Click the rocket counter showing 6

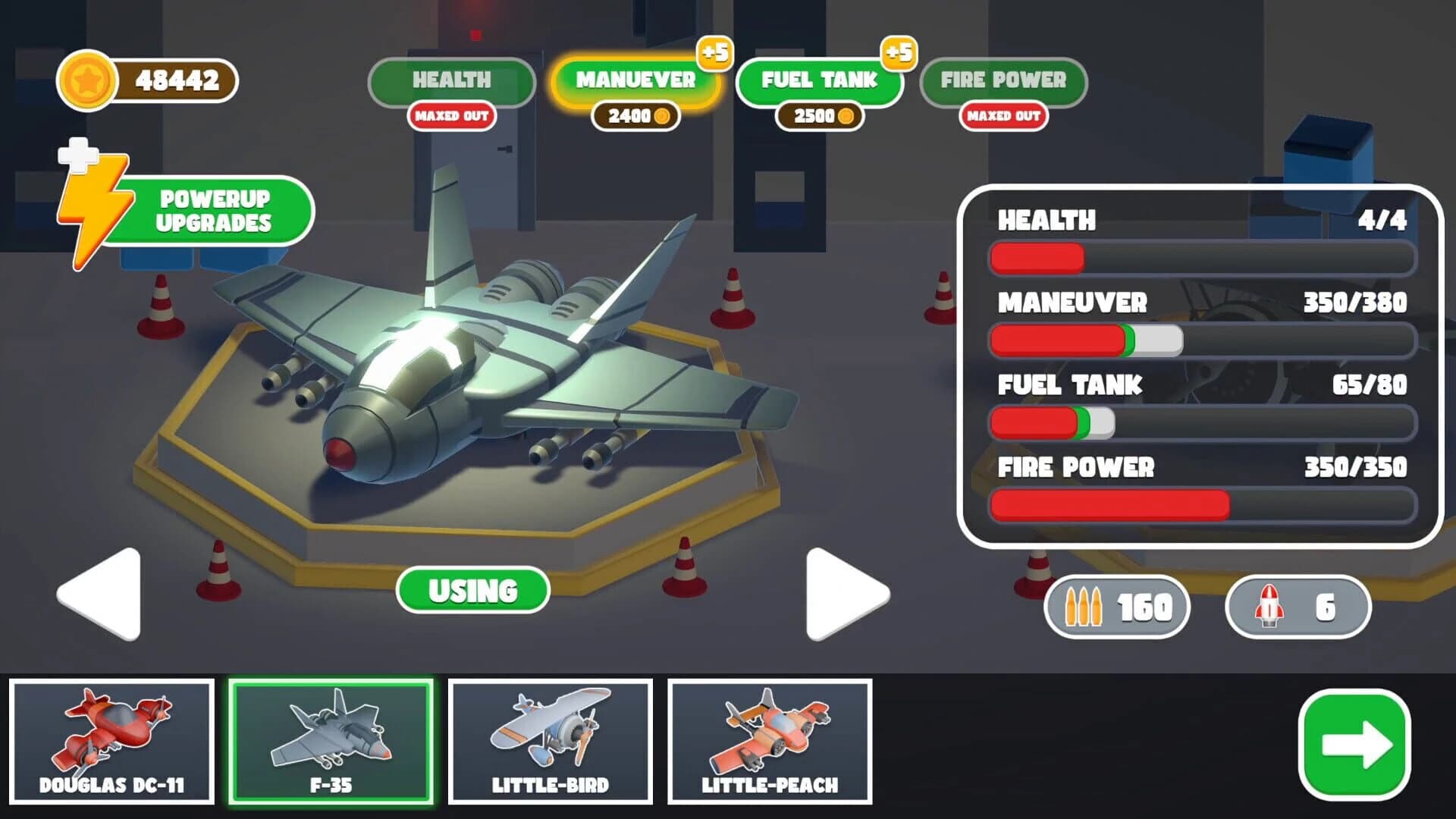[1298, 607]
